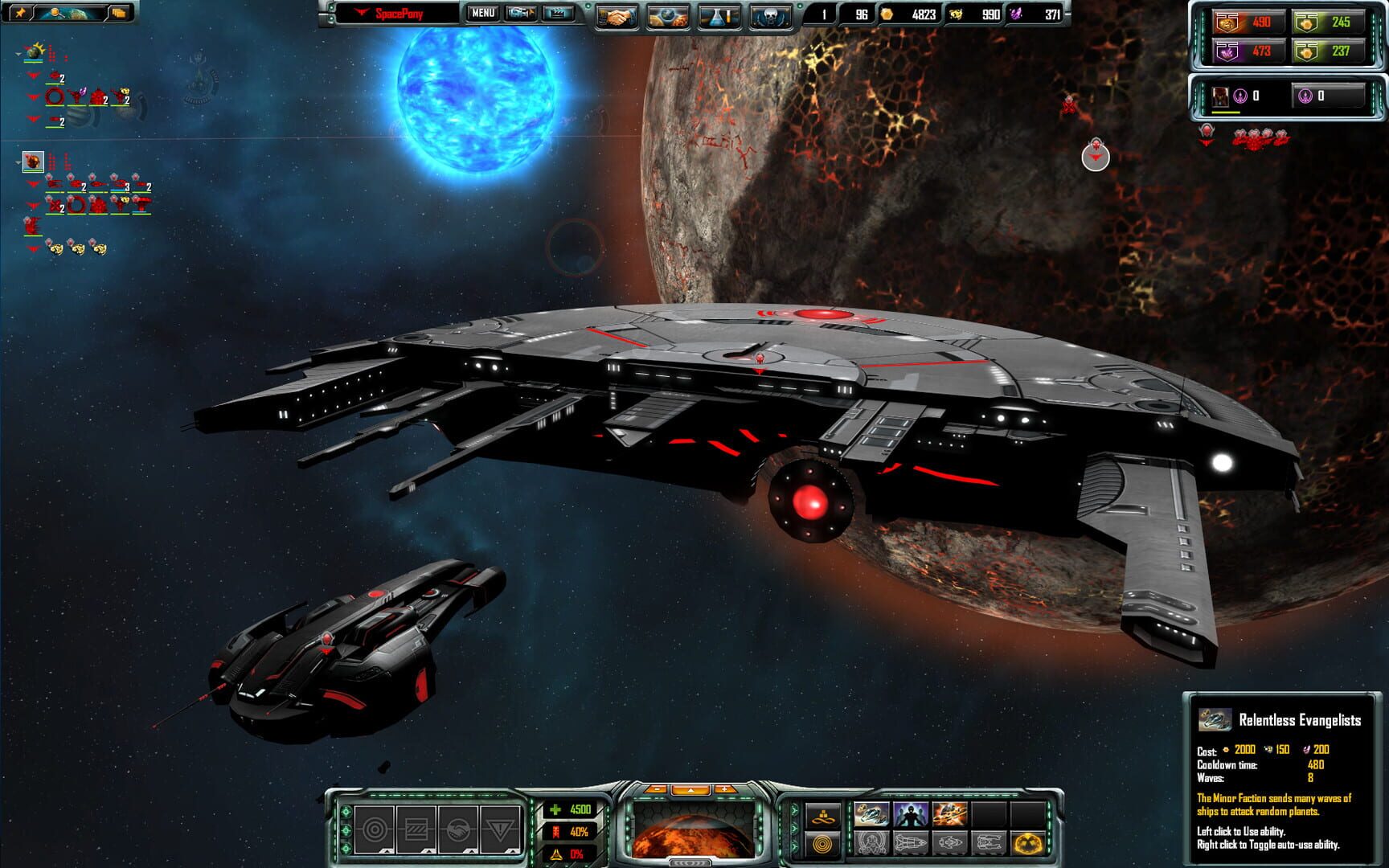Click the purple crystal resource icon
Screen dimensions: 1389x868
click(x=1017, y=14)
